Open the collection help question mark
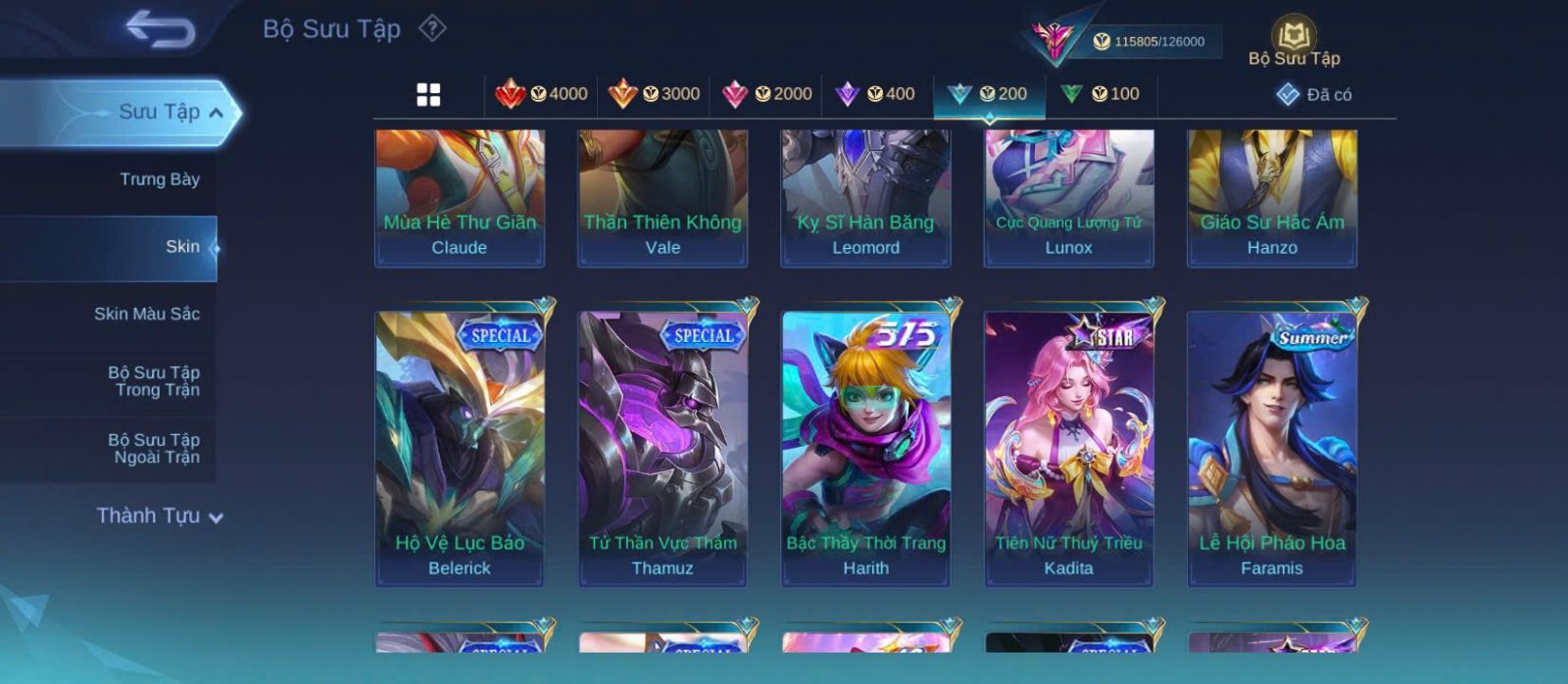Screen dimensions: 1568x684 coord(432,28)
